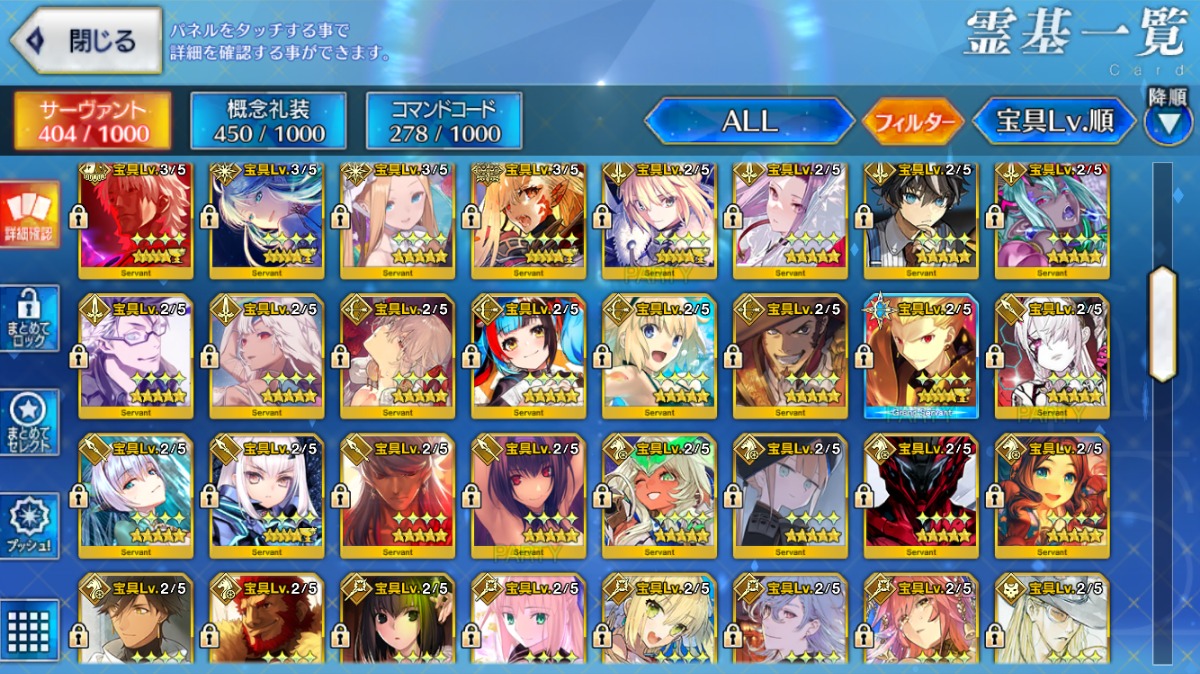Click the プッシュ! button

(30, 526)
